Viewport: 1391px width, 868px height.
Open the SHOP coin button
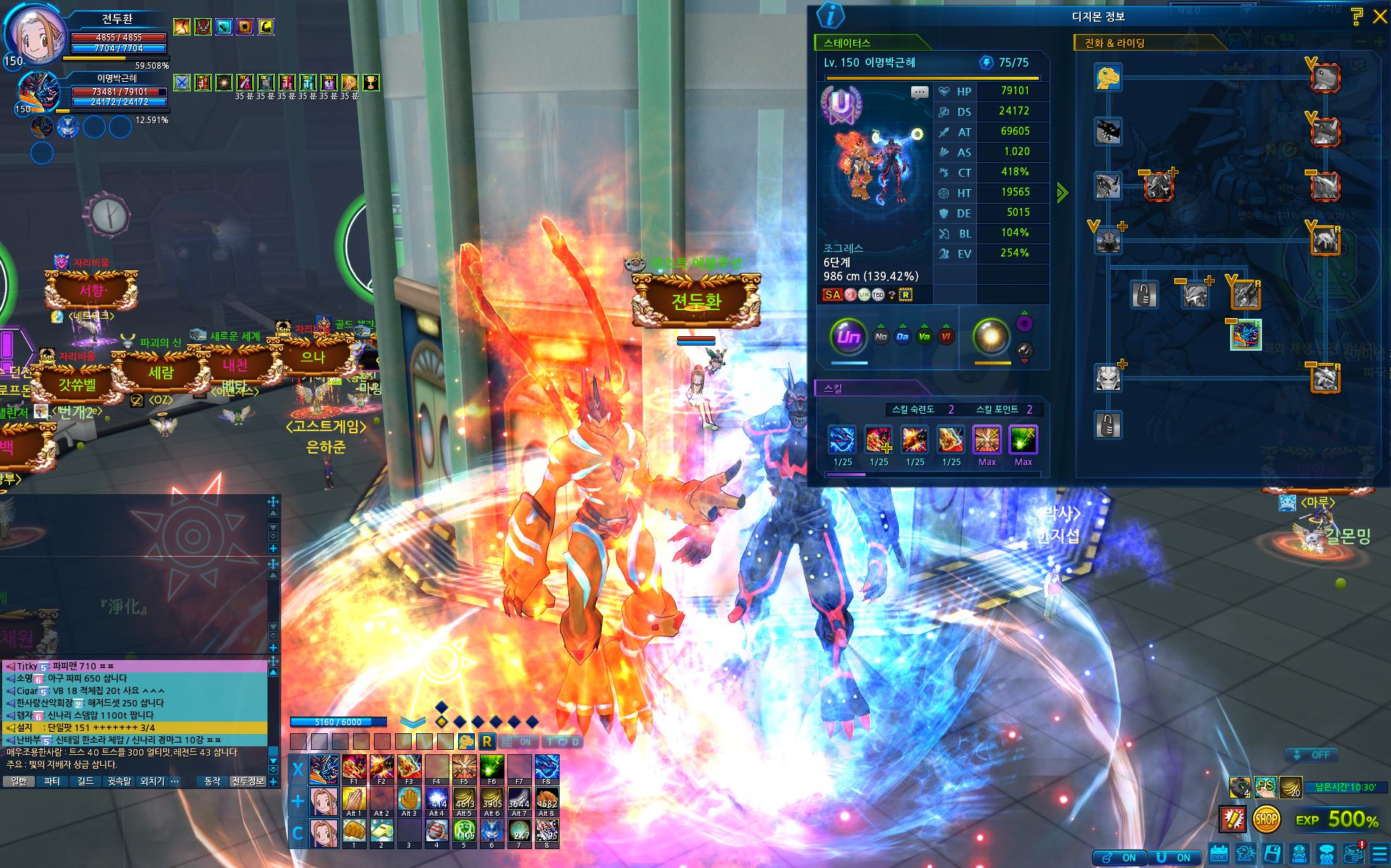click(1266, 819)
